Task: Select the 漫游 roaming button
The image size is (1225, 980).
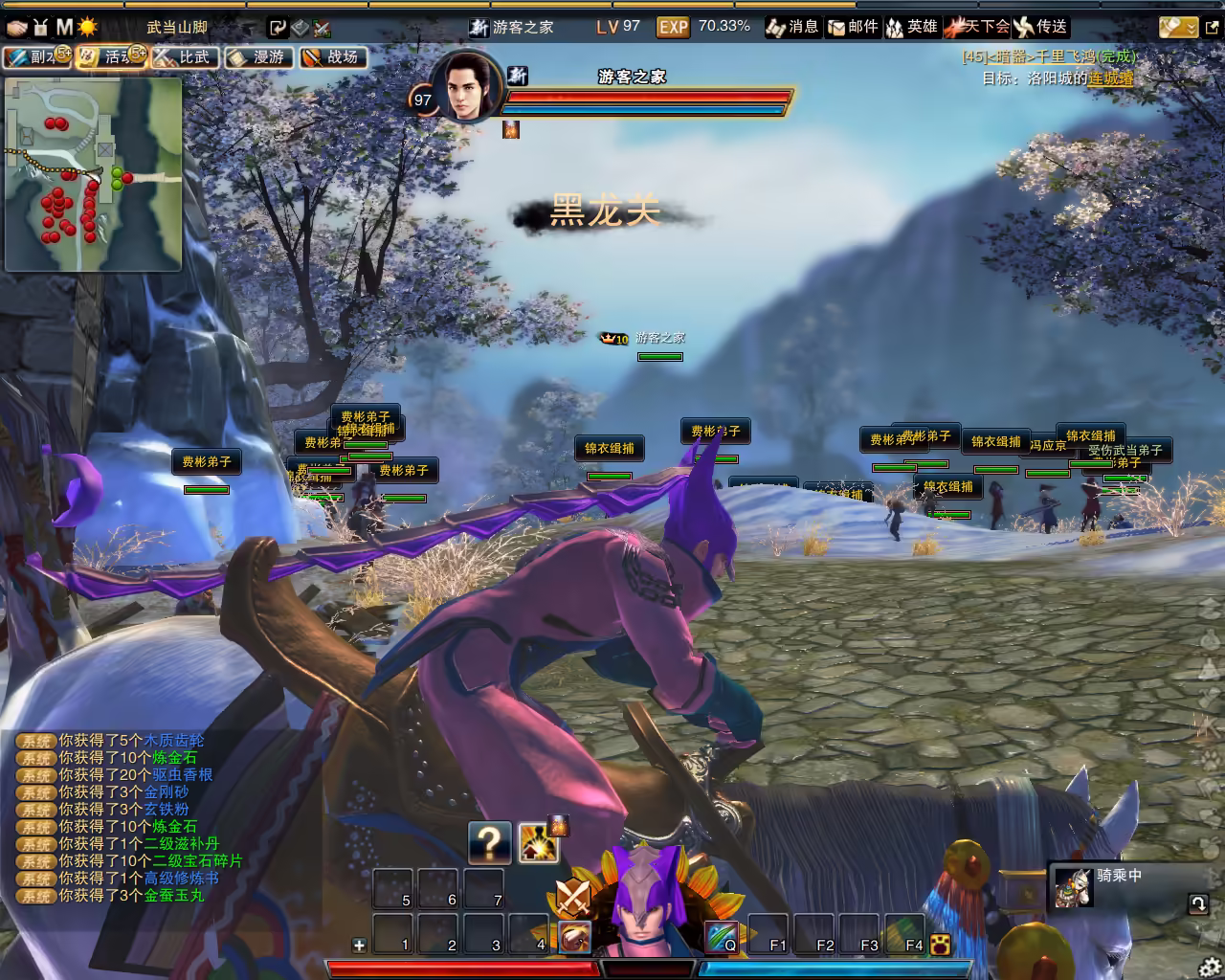Action: 258,57
